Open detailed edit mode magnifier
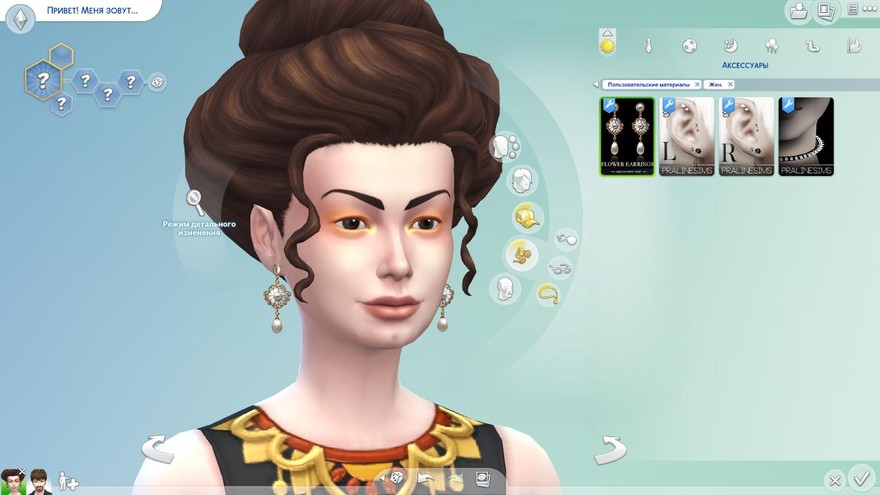 [x=195, y=203]
